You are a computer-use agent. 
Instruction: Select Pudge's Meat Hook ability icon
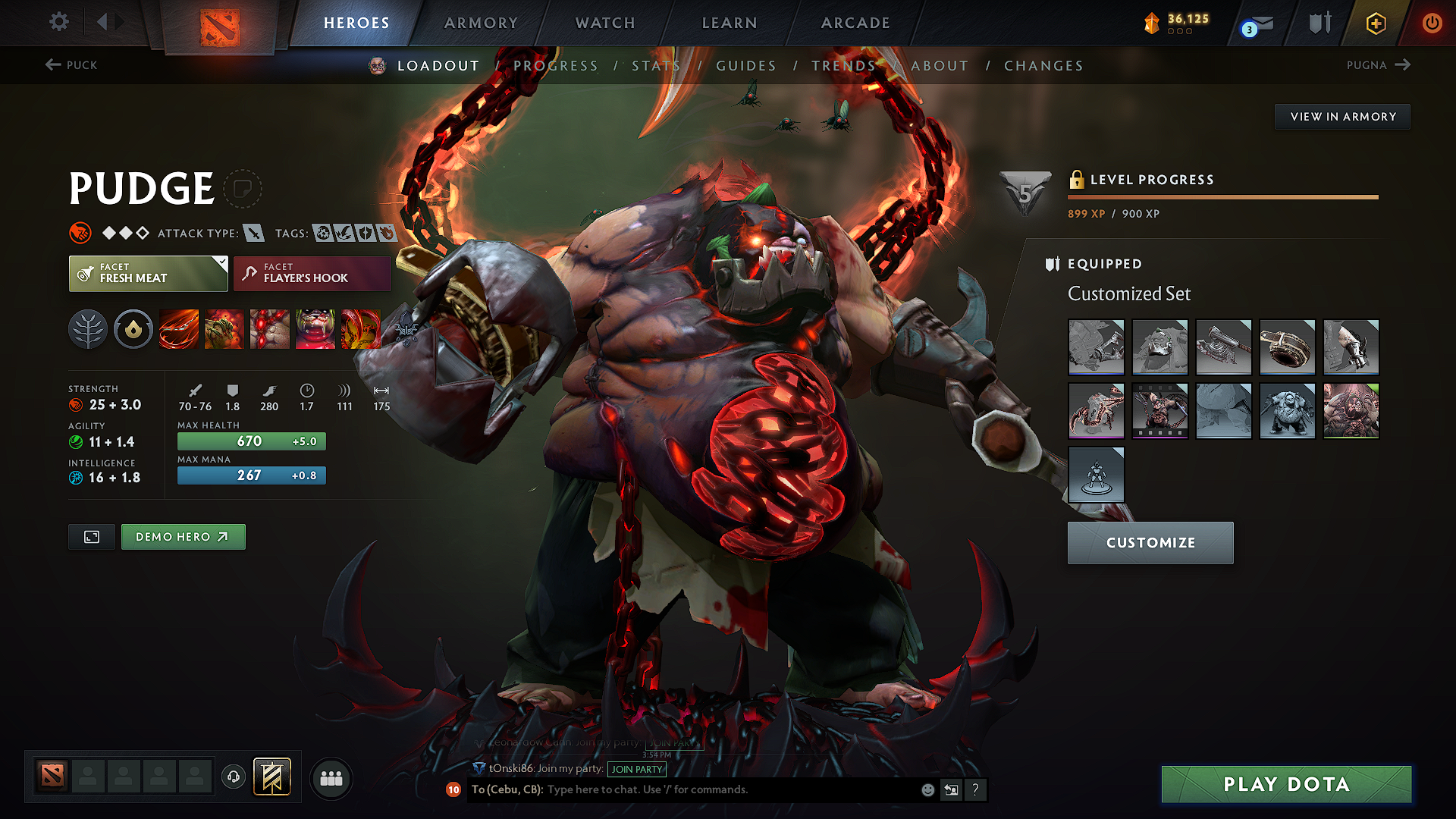178,329
